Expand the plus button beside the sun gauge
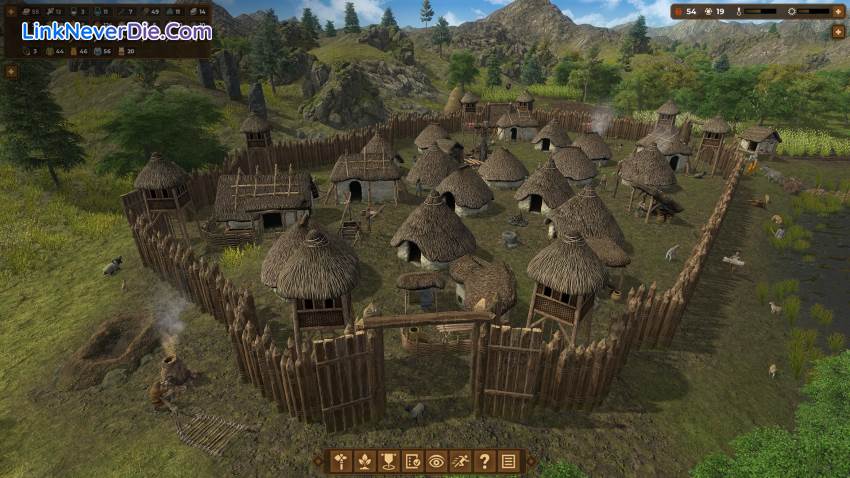Image resolution: width=850 pixels, height=478 pixels. pos(838,11)
